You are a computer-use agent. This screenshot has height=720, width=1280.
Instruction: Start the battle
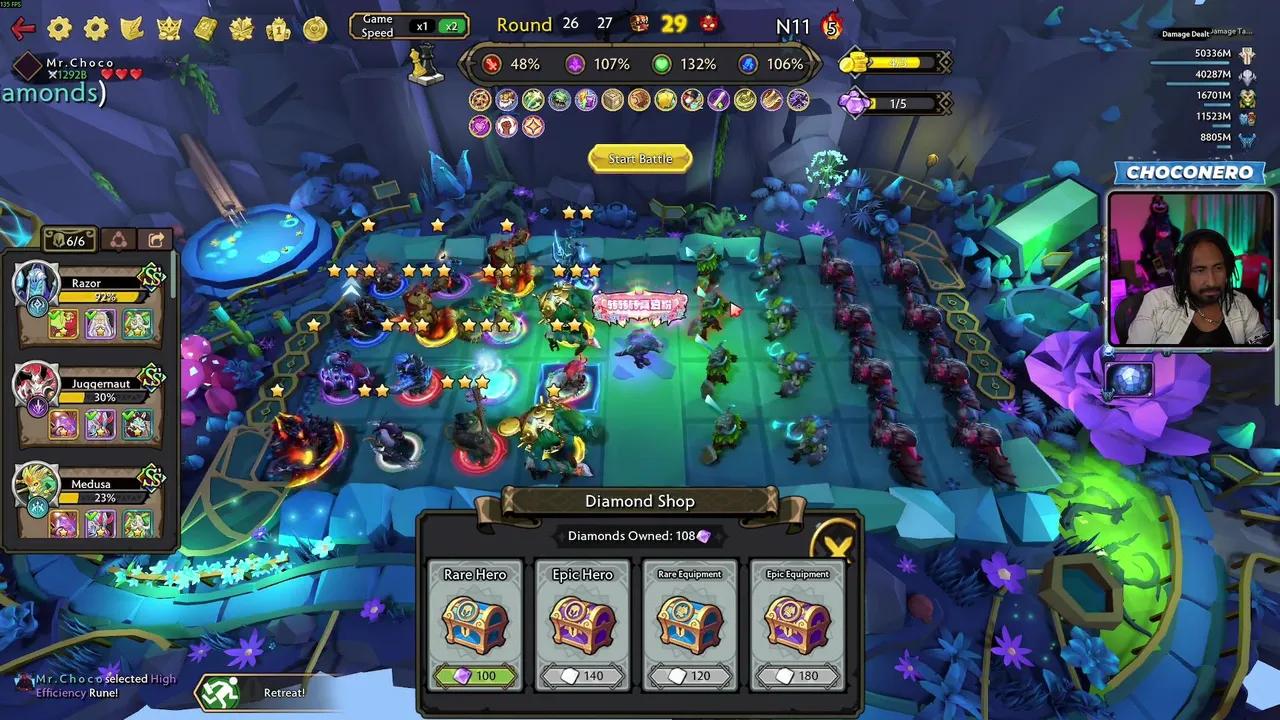coord(640,159)
